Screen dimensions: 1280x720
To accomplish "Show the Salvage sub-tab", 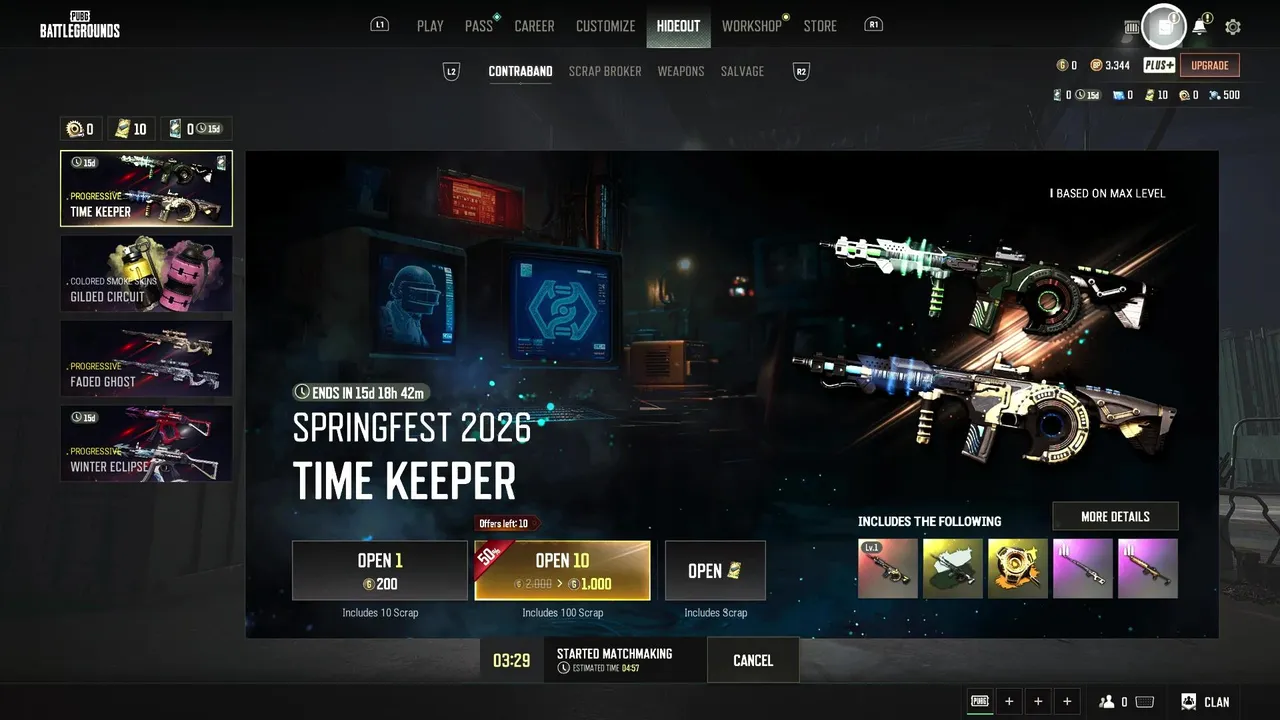I will tap(742, 71).
